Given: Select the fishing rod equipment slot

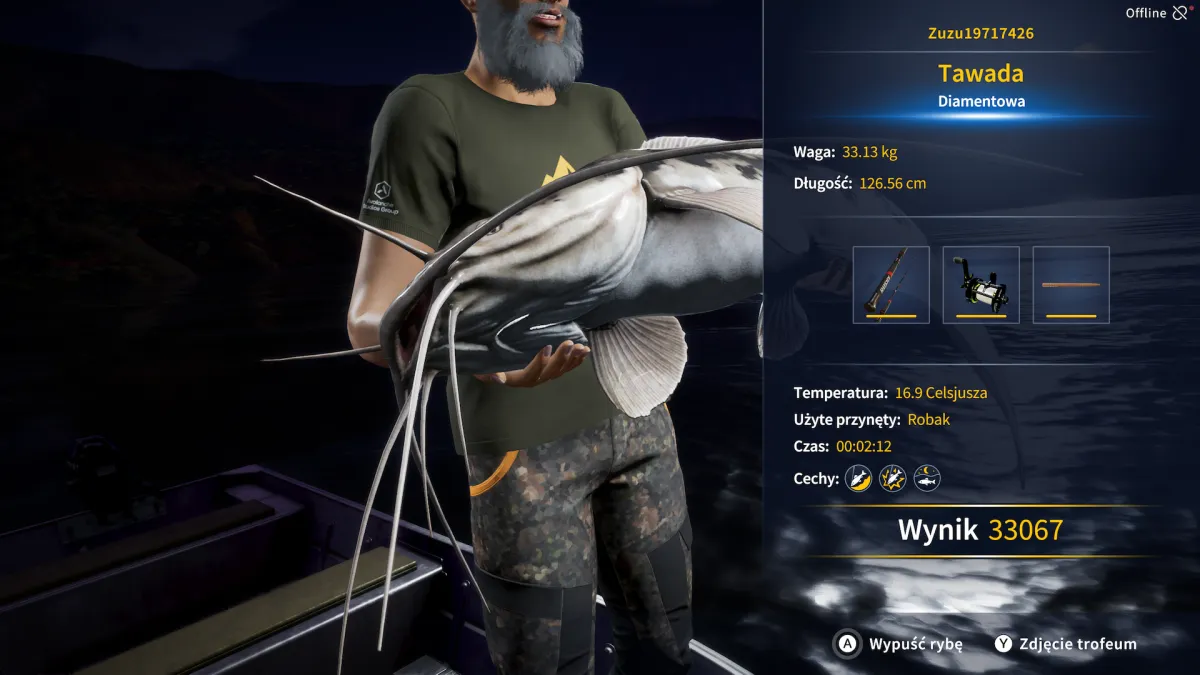Looking at the screenshot, I should click(891, 285).
